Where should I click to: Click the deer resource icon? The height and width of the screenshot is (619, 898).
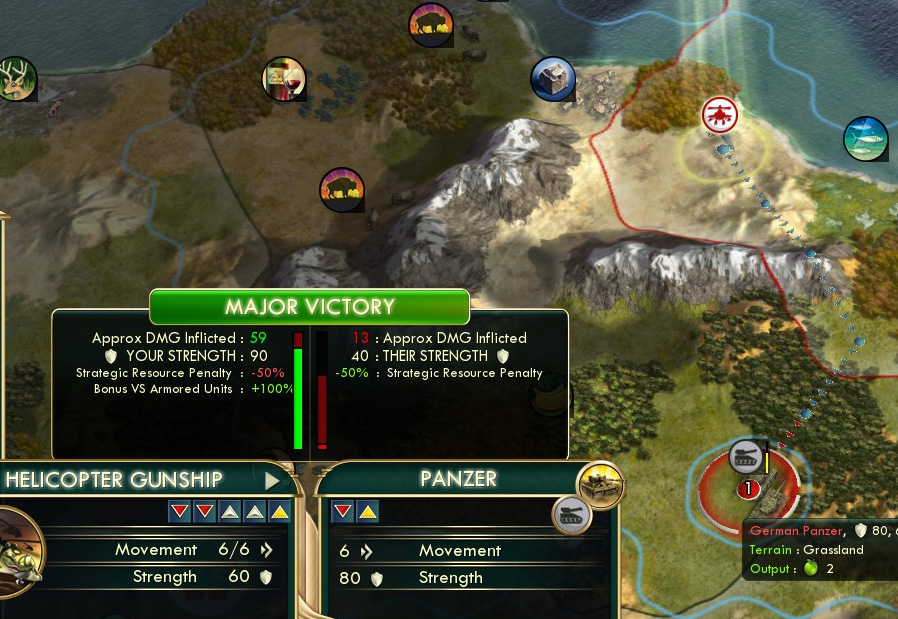click(15, 80)
